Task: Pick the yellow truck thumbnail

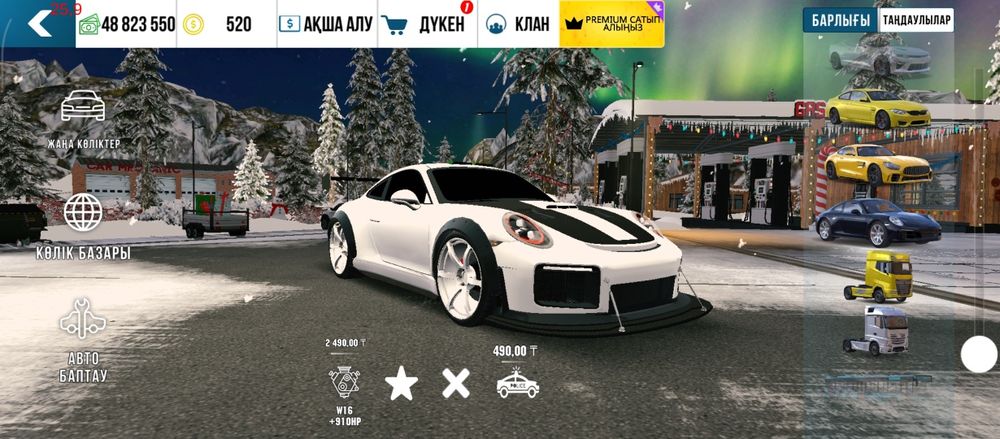Action: tap(877, 275)
